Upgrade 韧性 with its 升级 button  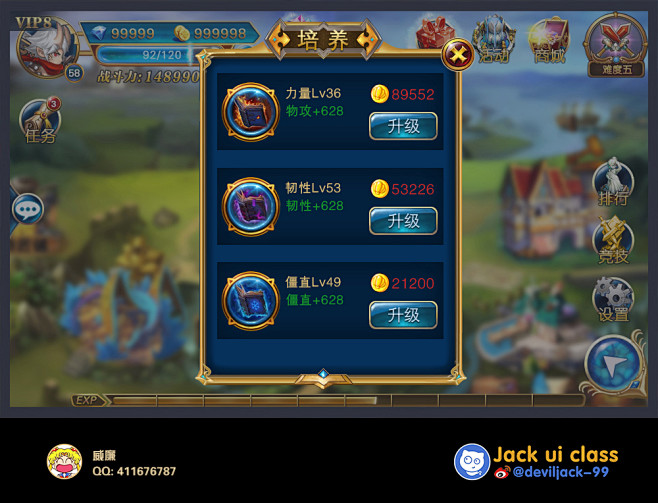(x=403, y=220)
